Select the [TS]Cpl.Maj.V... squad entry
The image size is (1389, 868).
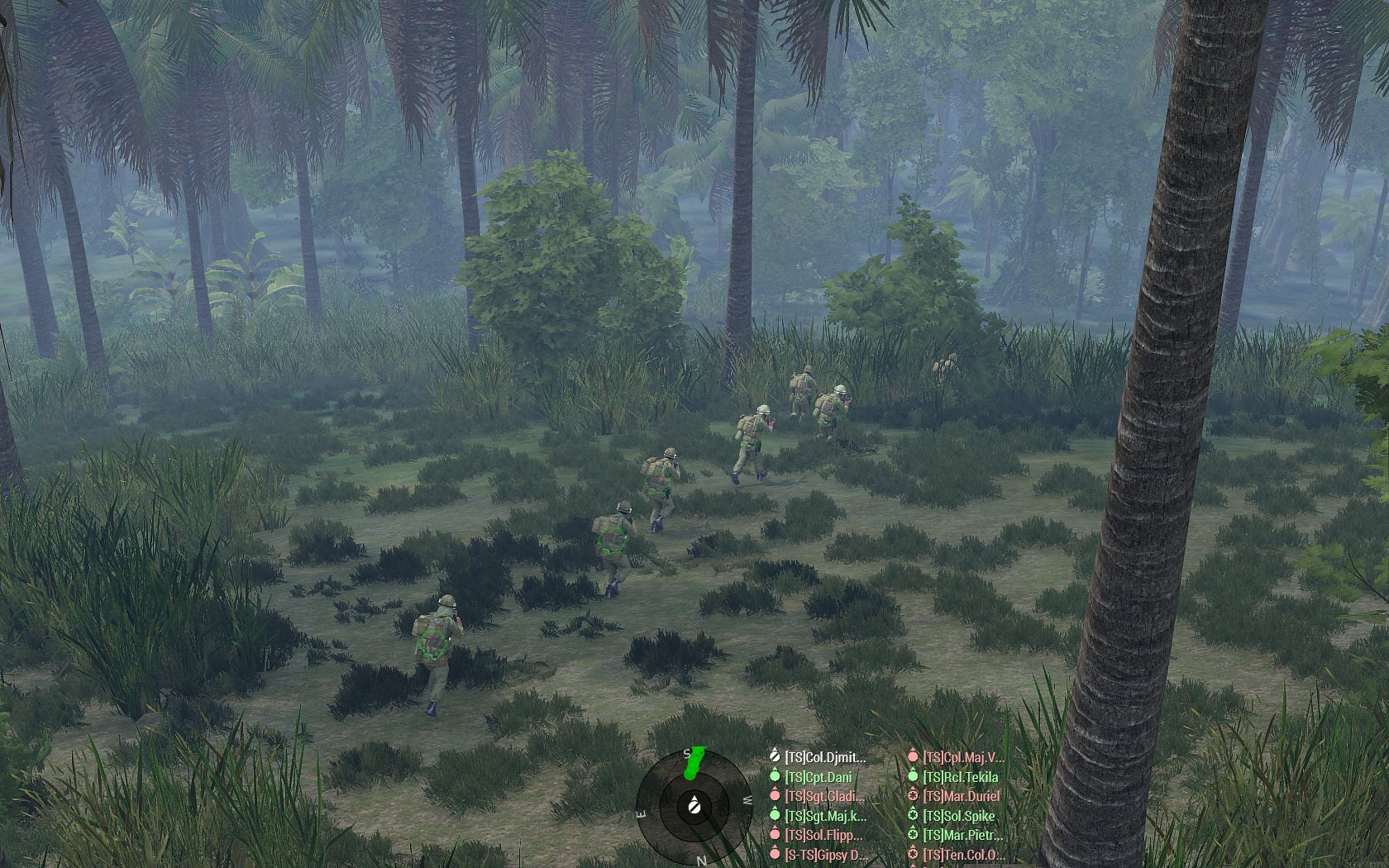(962, 757)
